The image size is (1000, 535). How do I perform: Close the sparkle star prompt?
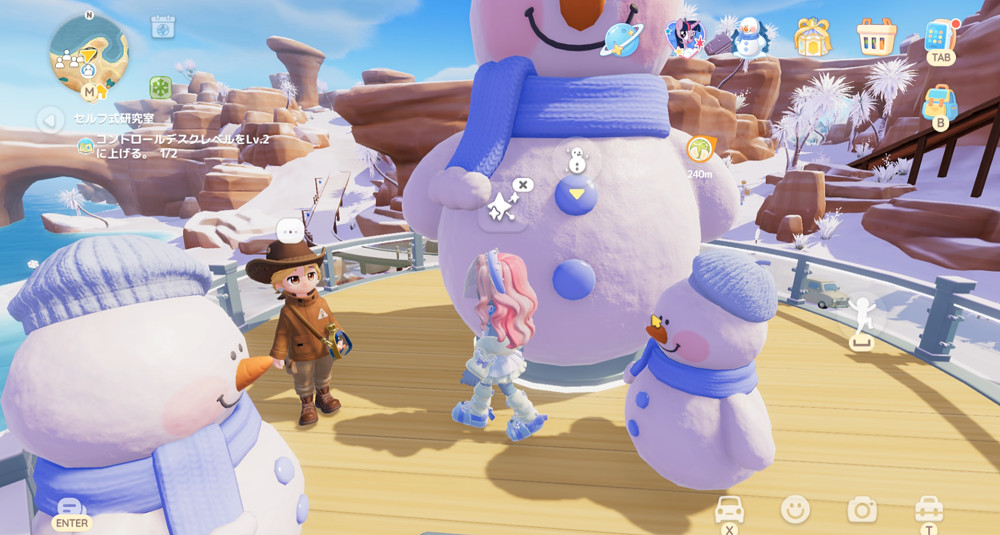point(523,185)
